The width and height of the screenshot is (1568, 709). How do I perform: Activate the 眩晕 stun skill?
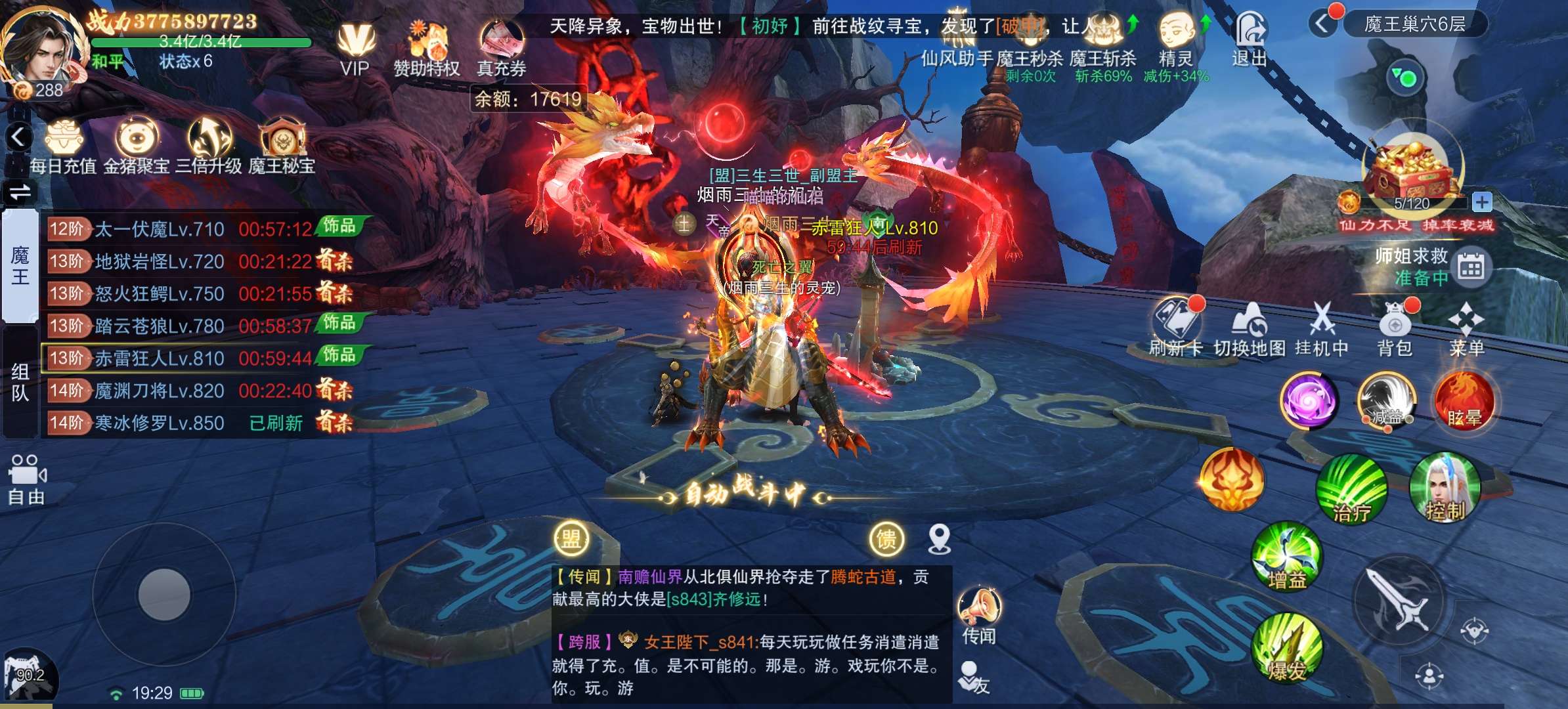1464,400
